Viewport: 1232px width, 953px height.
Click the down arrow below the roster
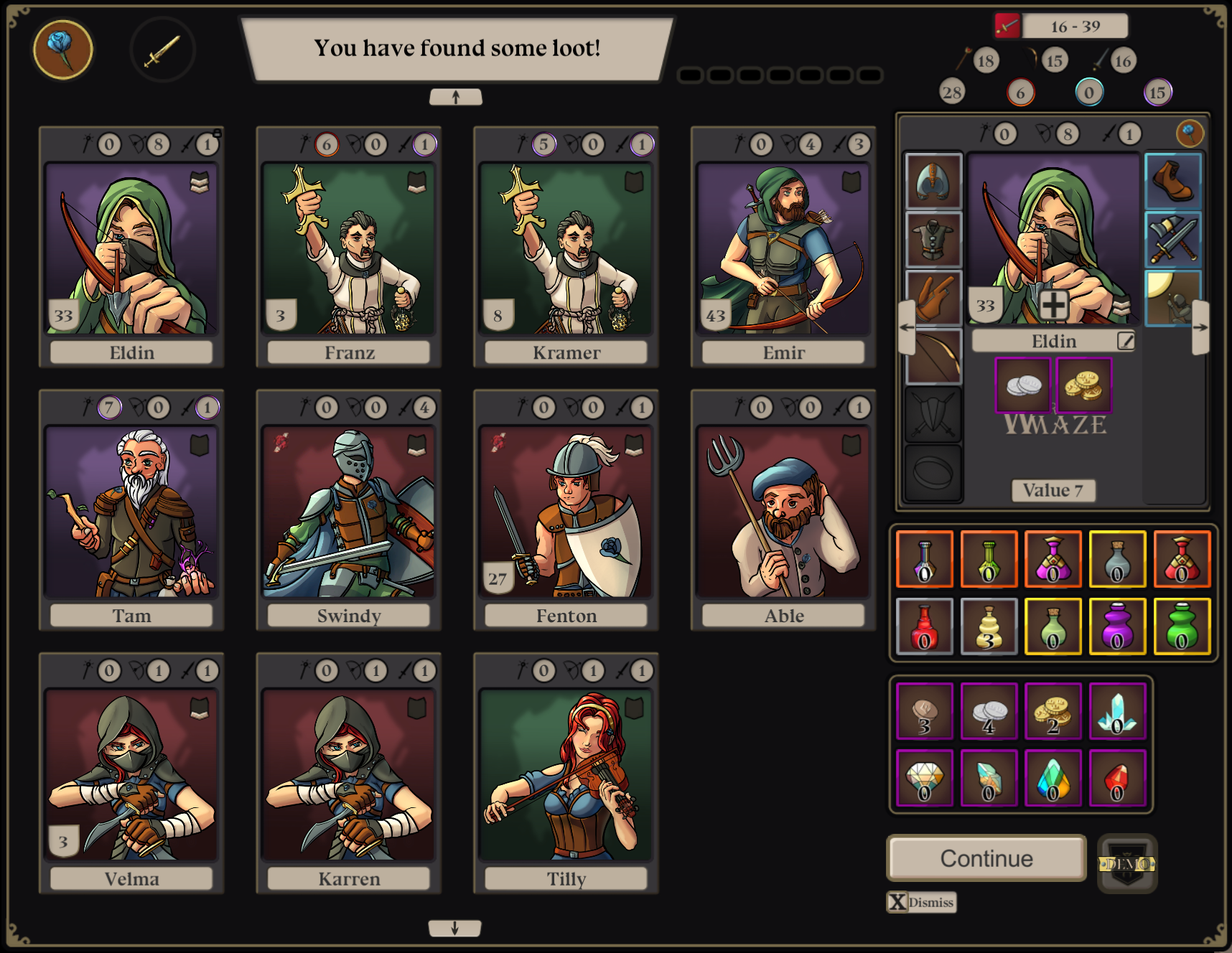454,928
